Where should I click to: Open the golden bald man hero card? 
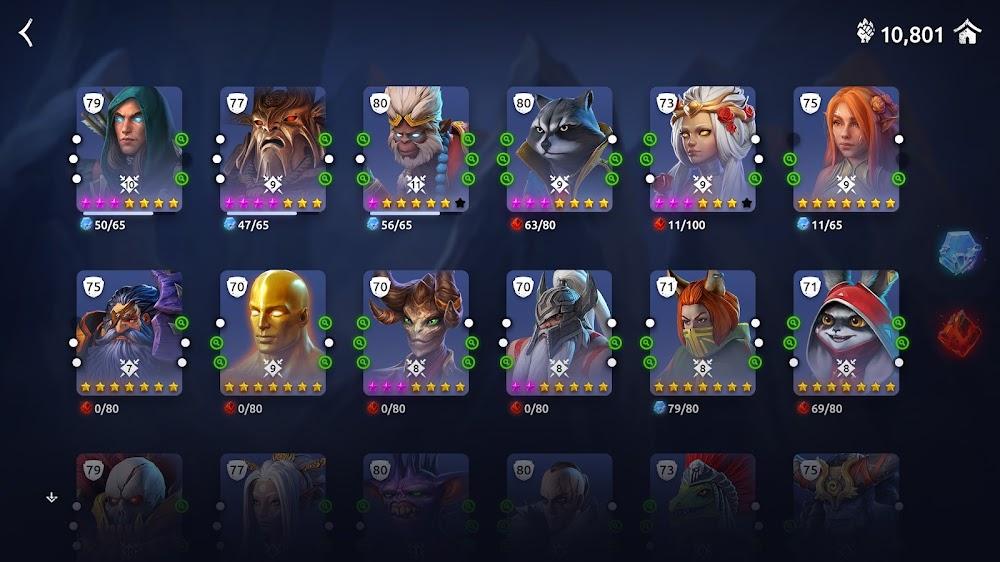point(273,331)
